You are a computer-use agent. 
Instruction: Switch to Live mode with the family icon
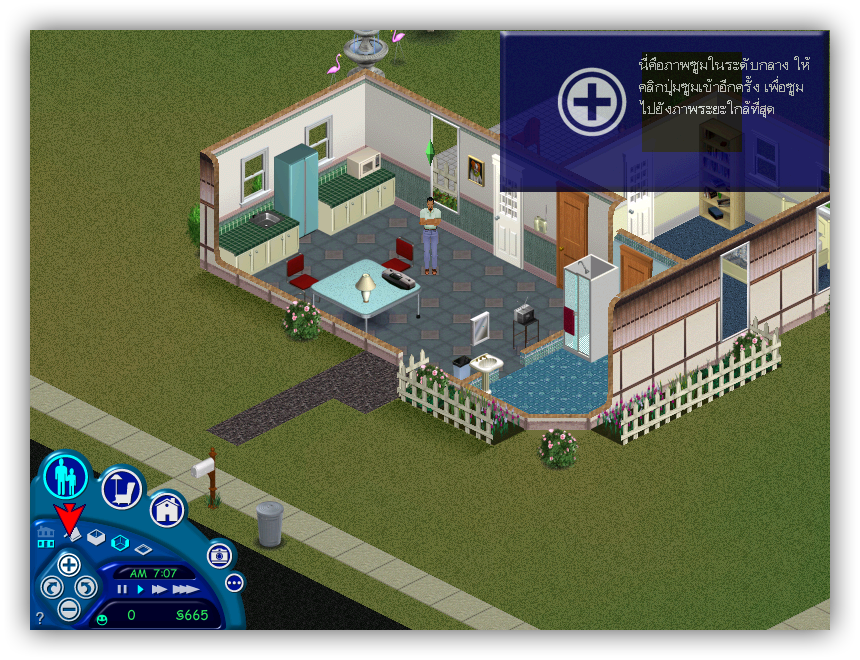pos(66,476)
